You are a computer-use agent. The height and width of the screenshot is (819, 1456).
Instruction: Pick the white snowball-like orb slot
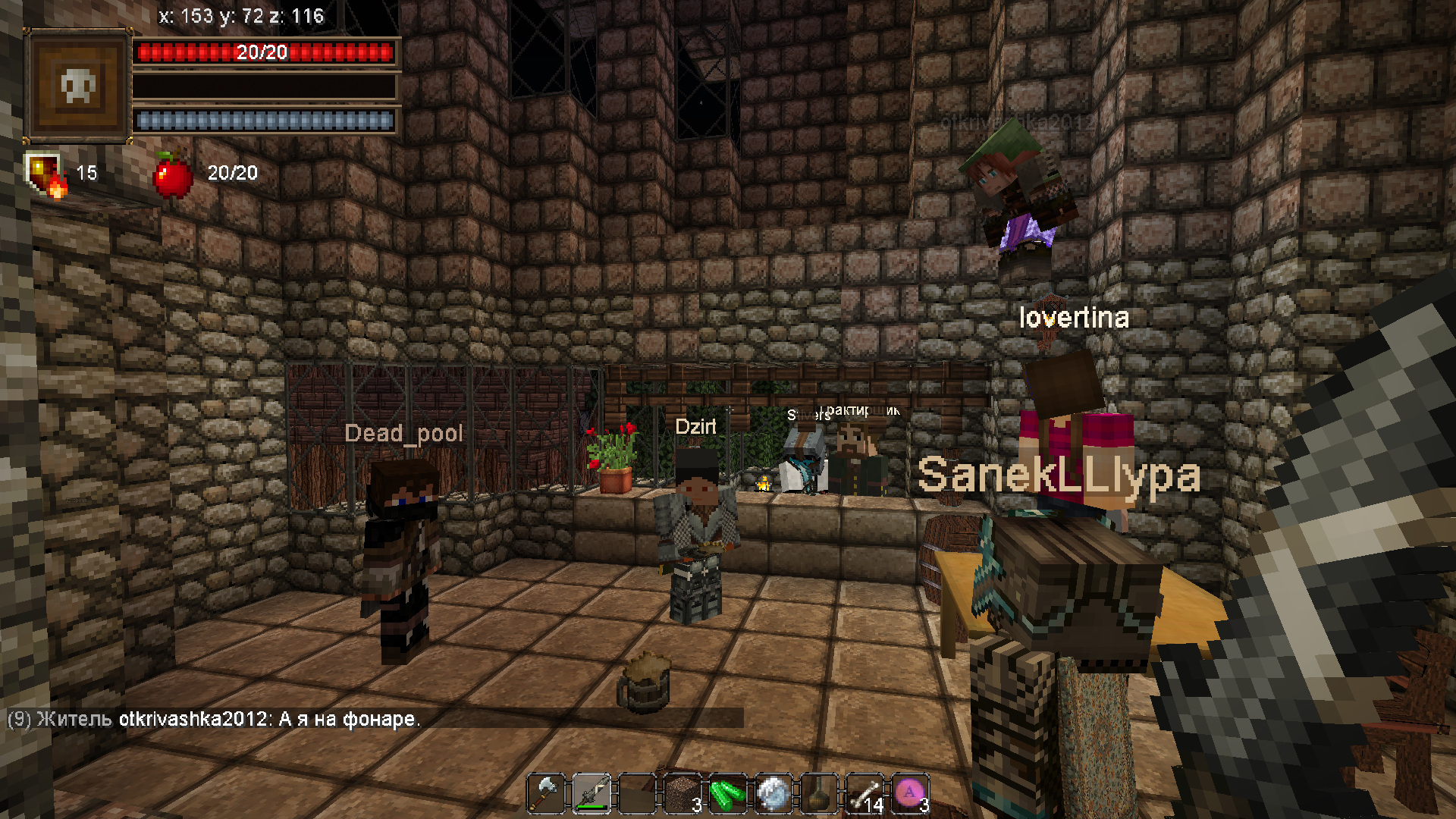(x=773, y=794)
